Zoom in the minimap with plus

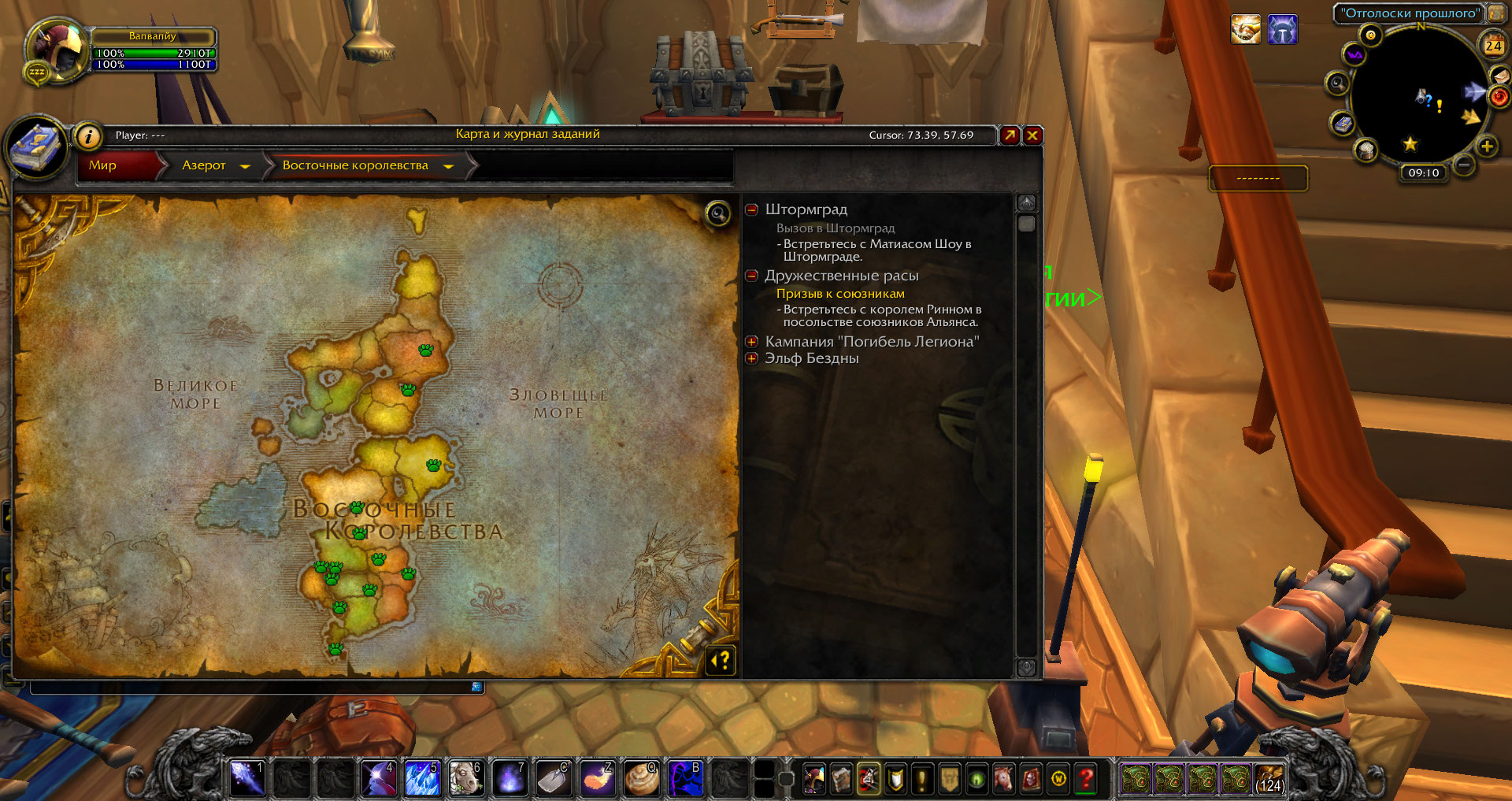pyautogui.click(x=1487, y=146)
